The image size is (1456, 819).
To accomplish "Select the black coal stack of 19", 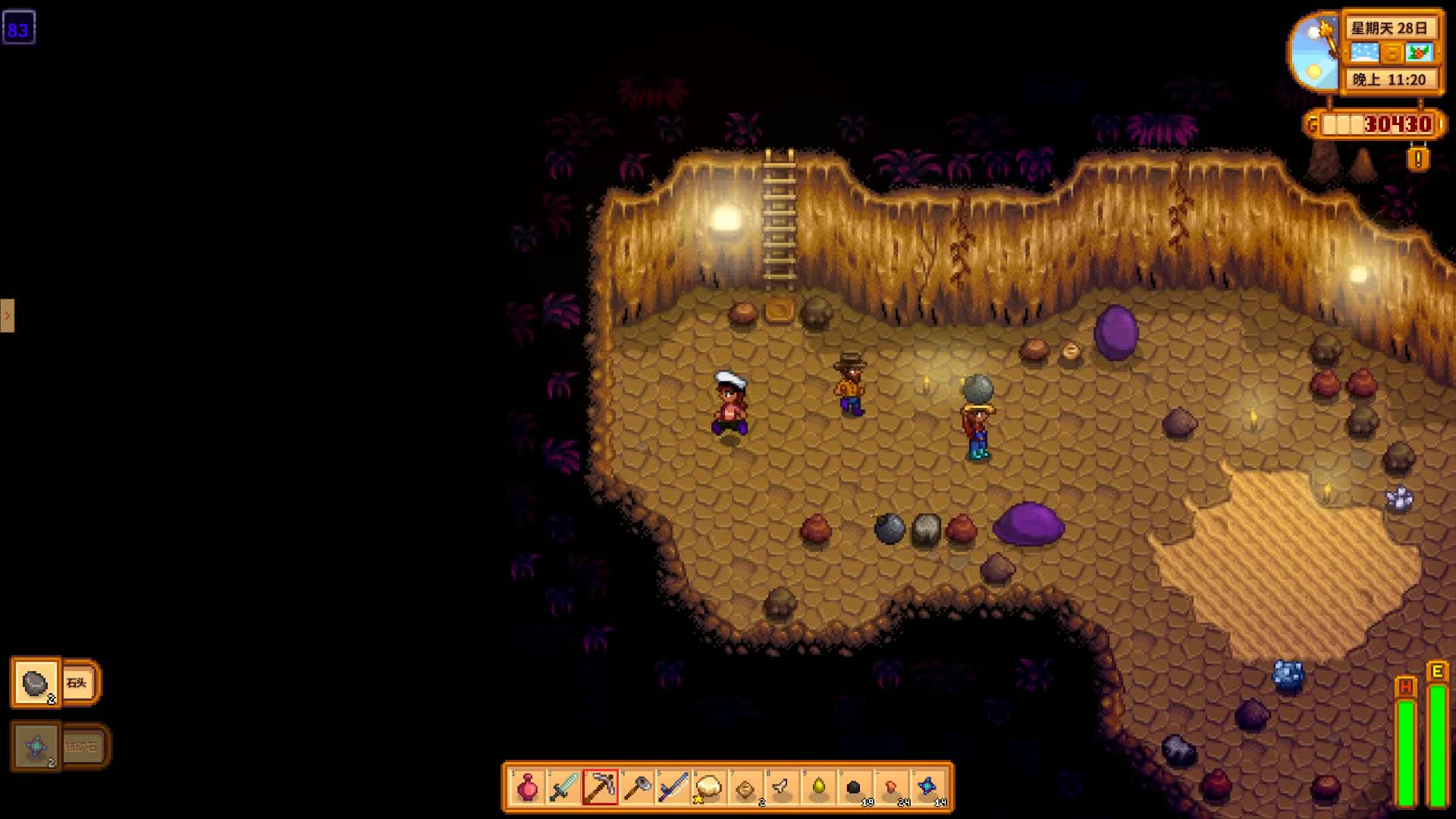I will click(855, 788).
